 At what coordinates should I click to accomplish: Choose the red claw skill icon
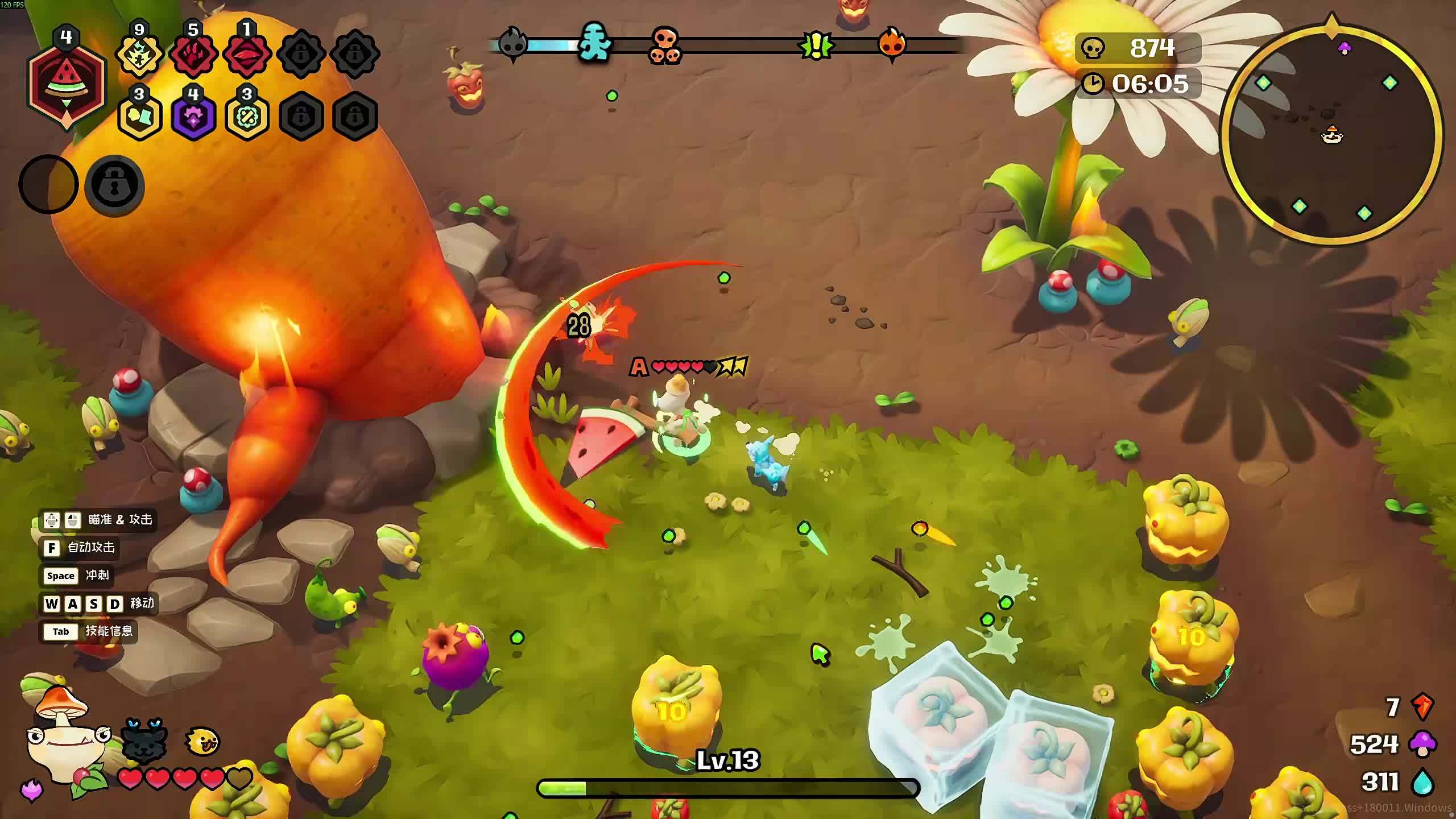click(x=193, y=55)
